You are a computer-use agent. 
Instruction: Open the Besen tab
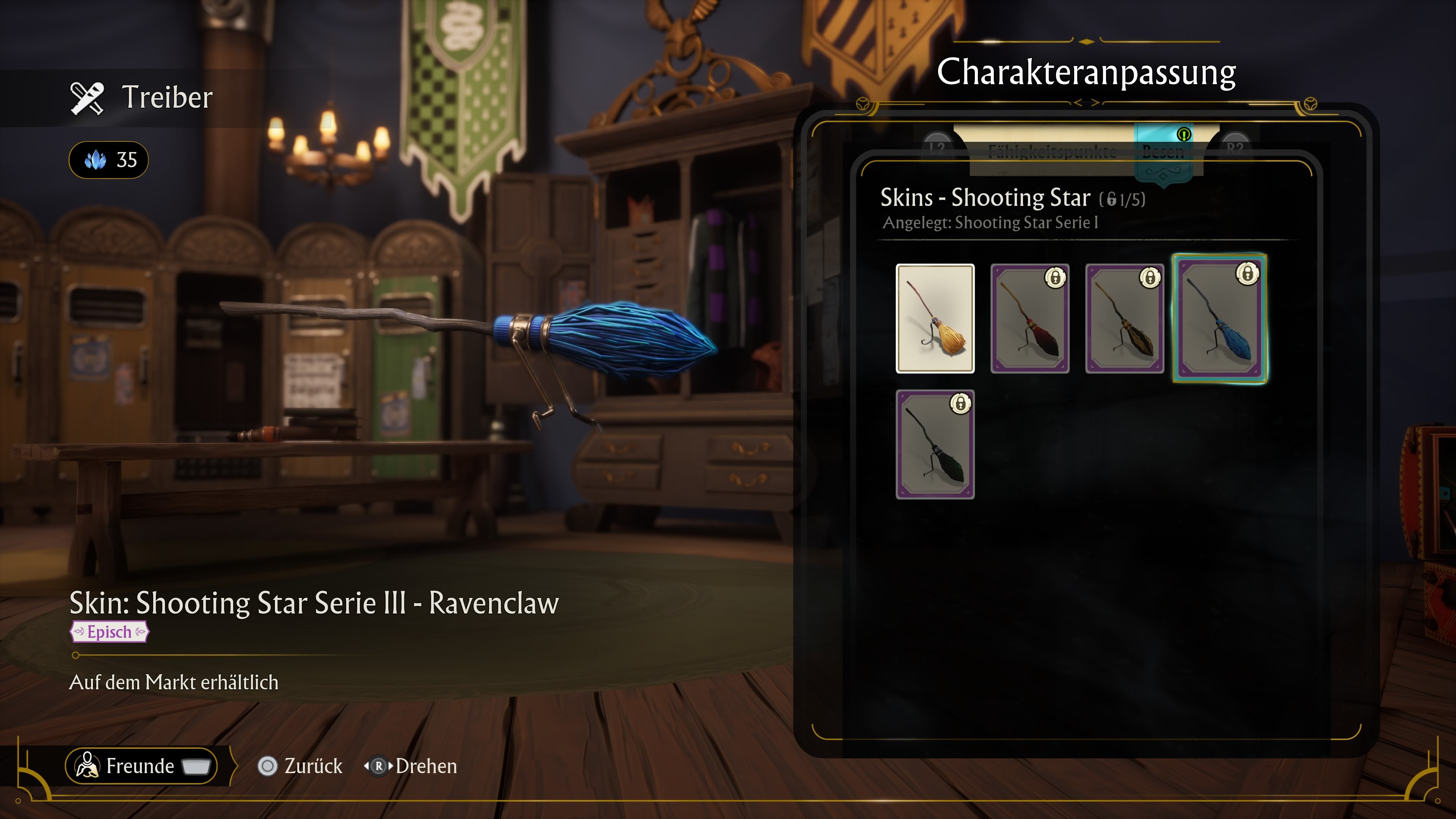click(1163, 151)
